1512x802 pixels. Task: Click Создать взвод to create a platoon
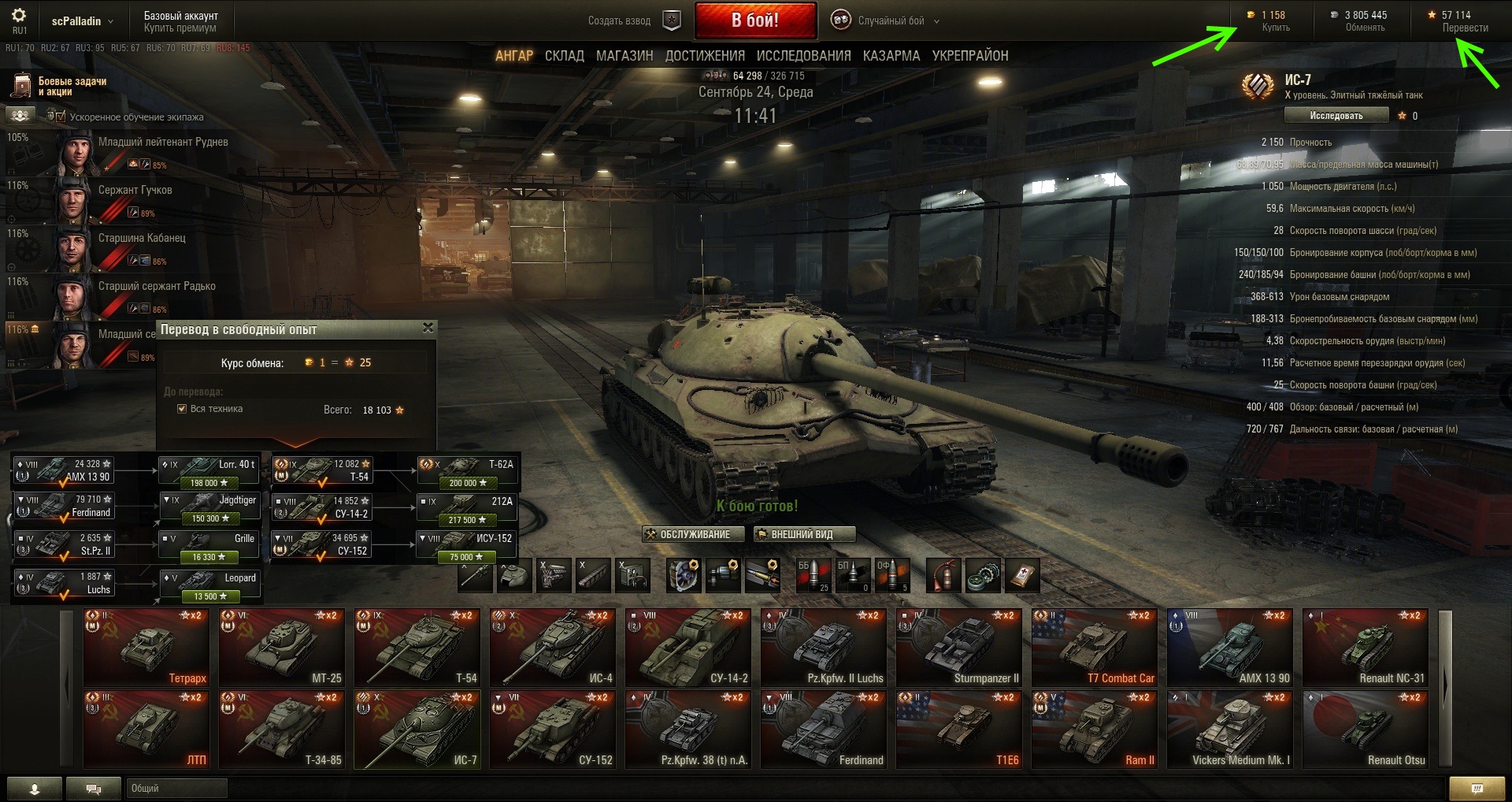(619, 21)
